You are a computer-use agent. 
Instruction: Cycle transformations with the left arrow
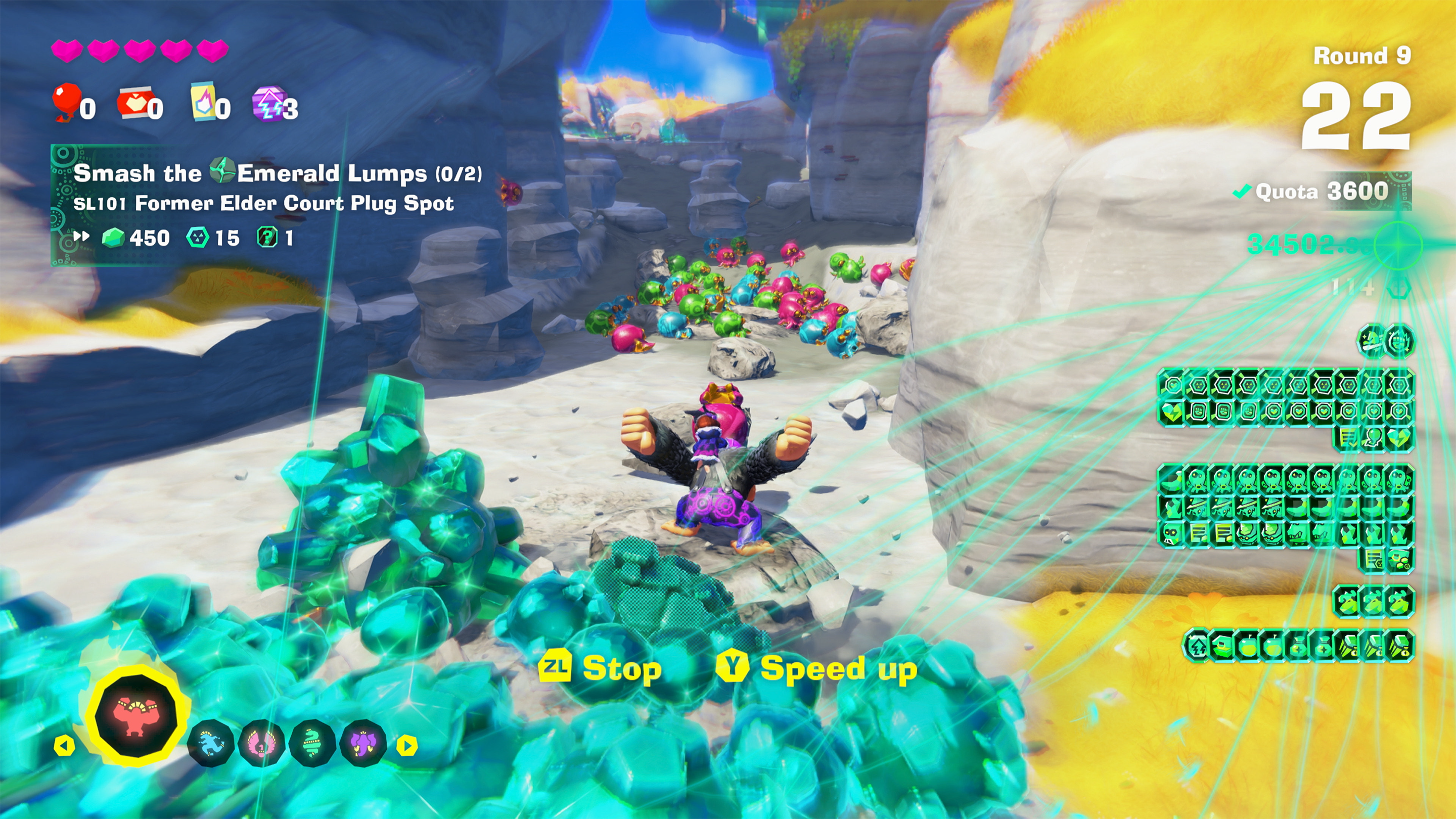(x=64, y=746)
